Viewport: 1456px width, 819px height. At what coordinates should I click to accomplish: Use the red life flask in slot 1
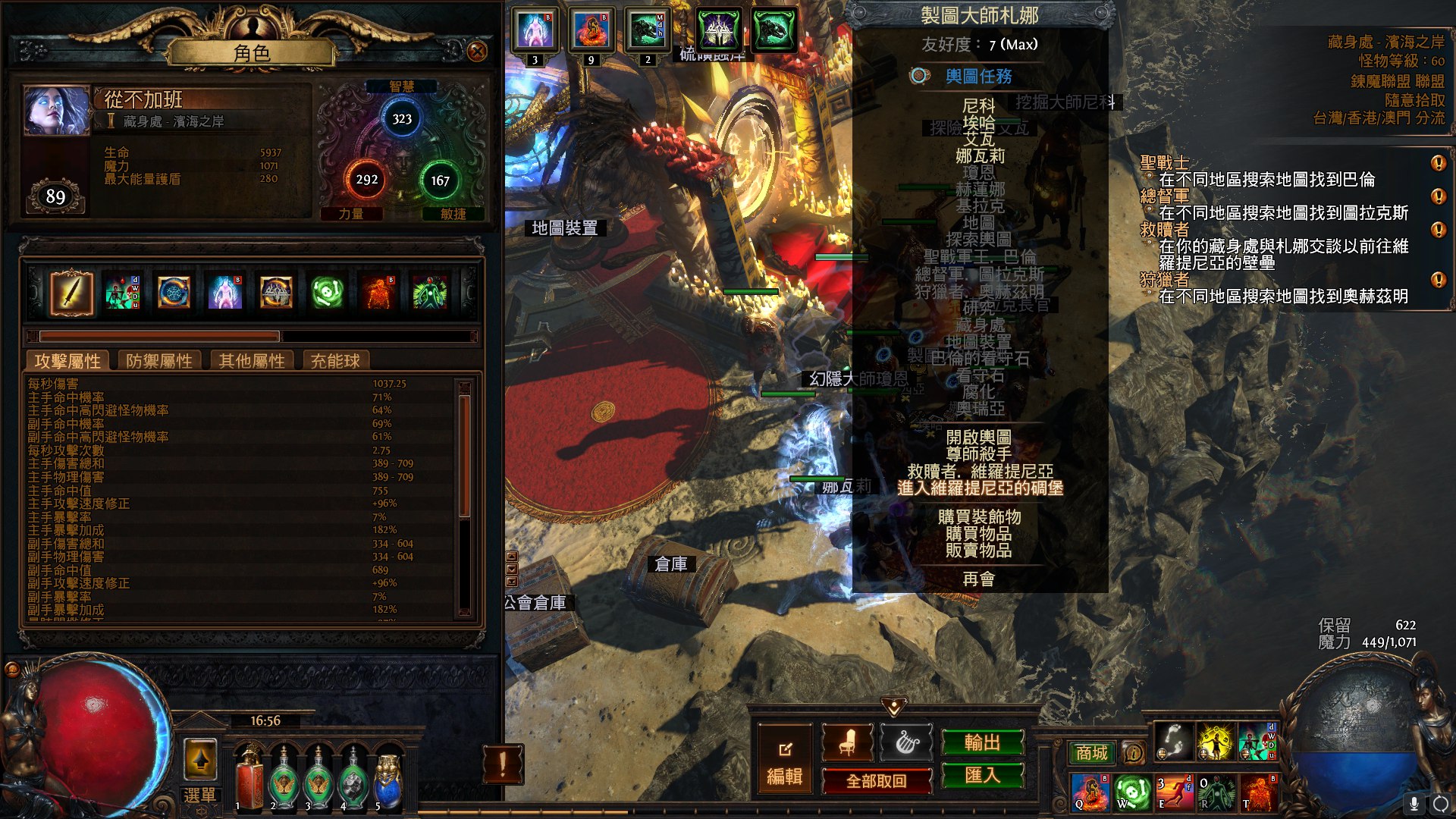coord(248,775)
